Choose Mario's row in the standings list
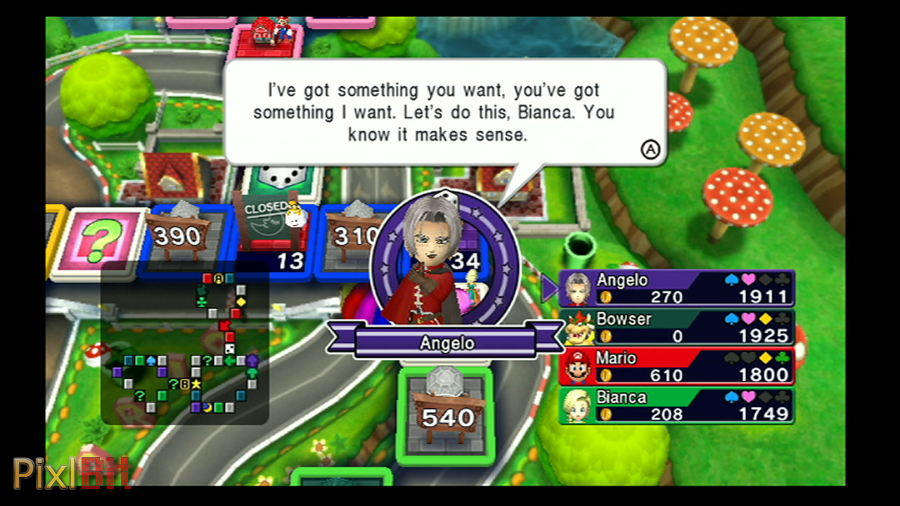 tap(677, 366)
